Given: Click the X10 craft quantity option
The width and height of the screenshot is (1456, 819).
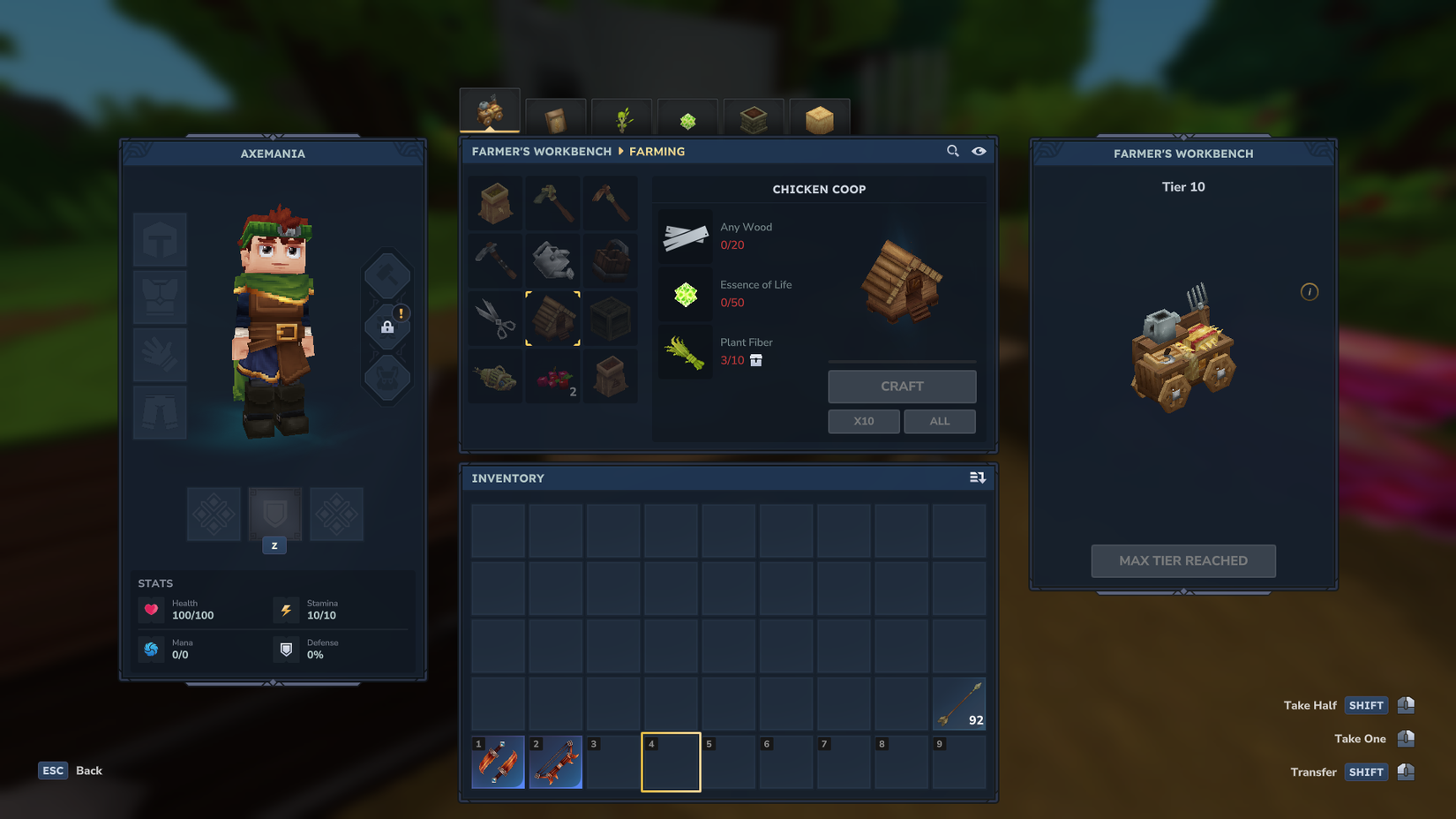Looking at the screenshot, I should 863,421.
